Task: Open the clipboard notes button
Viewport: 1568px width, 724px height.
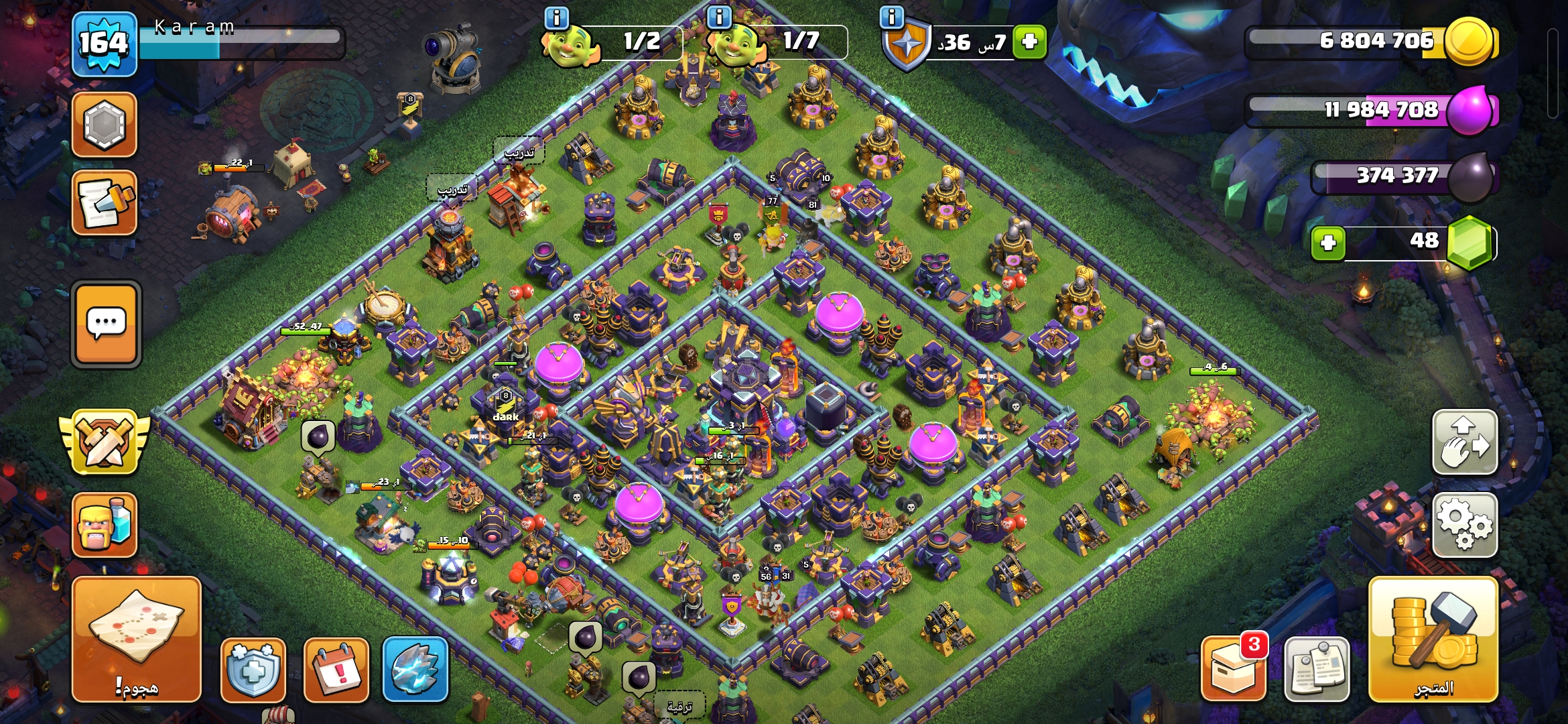Action: tap(1317, 670)
